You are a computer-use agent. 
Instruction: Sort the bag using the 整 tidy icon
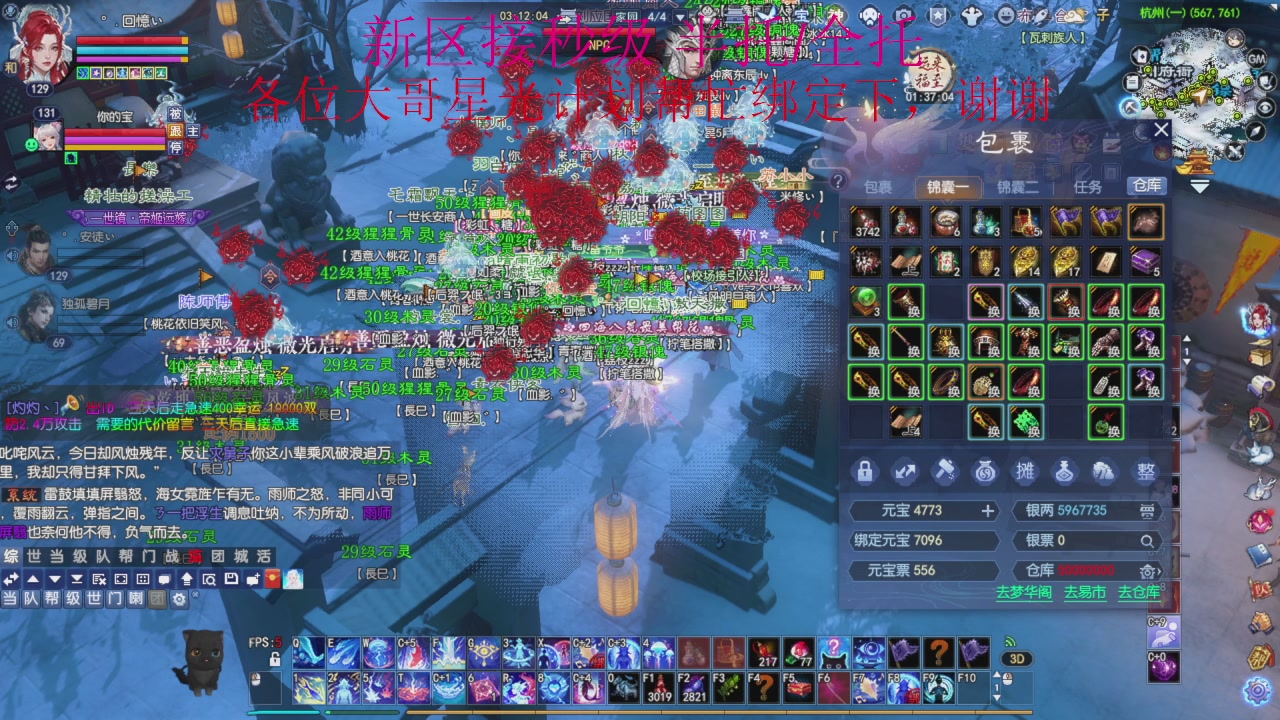click(1145, 472)
